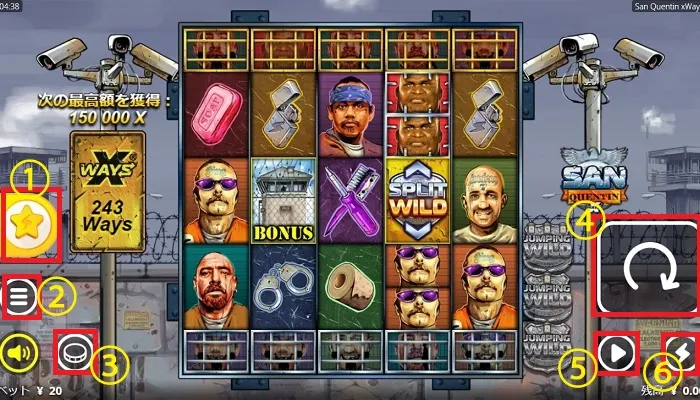Start autoplay with the play triangle button

point(616,352)
